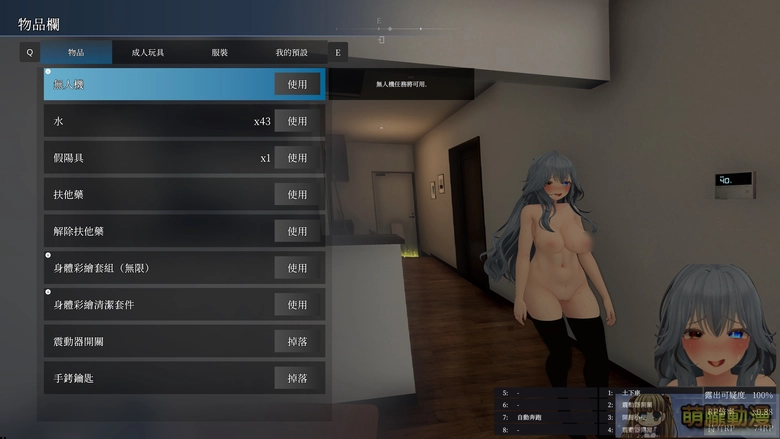Drop the 震動器開關 item

pos(297,341)
